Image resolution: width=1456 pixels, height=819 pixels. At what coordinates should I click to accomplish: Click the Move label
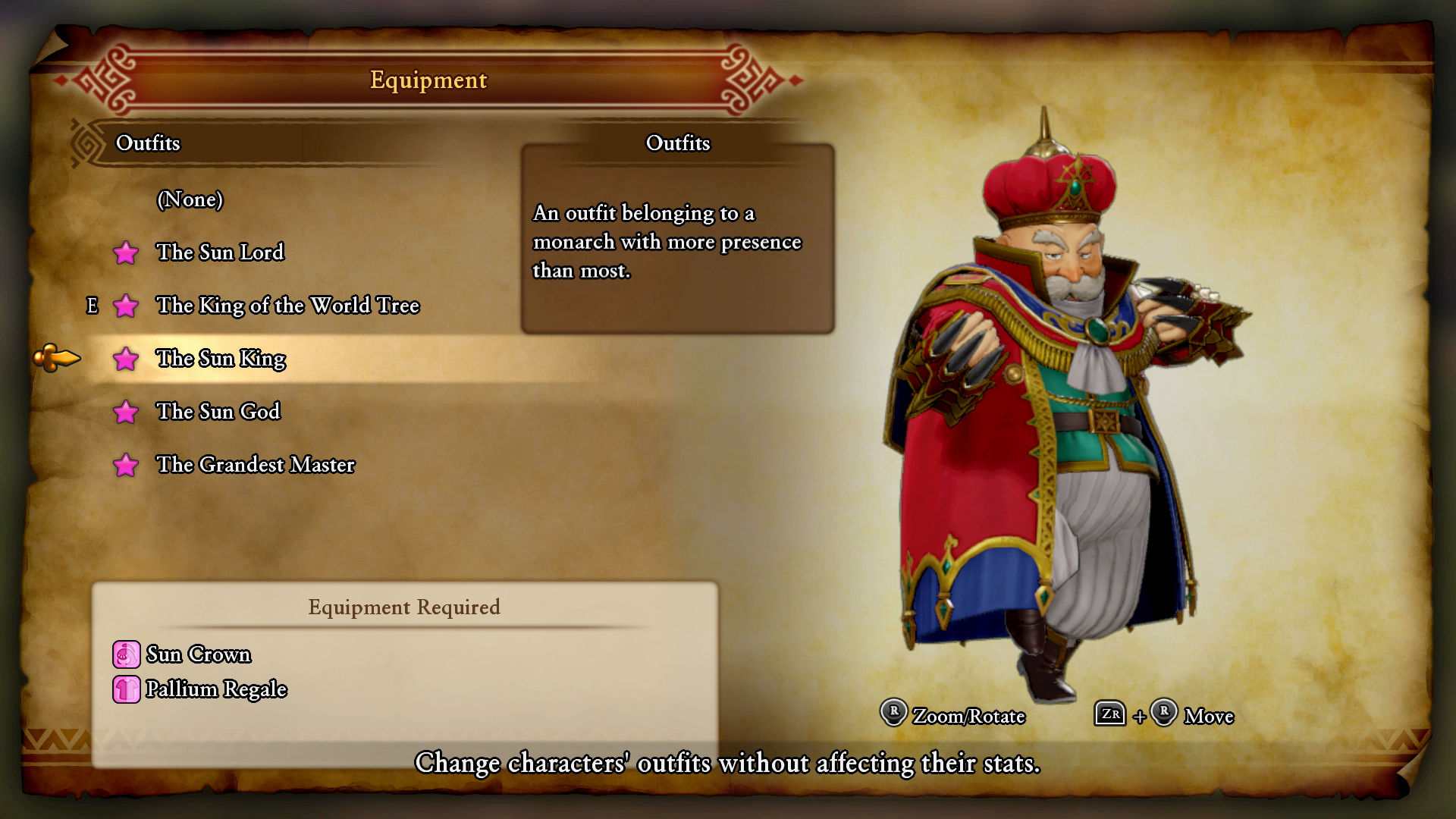[1210, 716]
